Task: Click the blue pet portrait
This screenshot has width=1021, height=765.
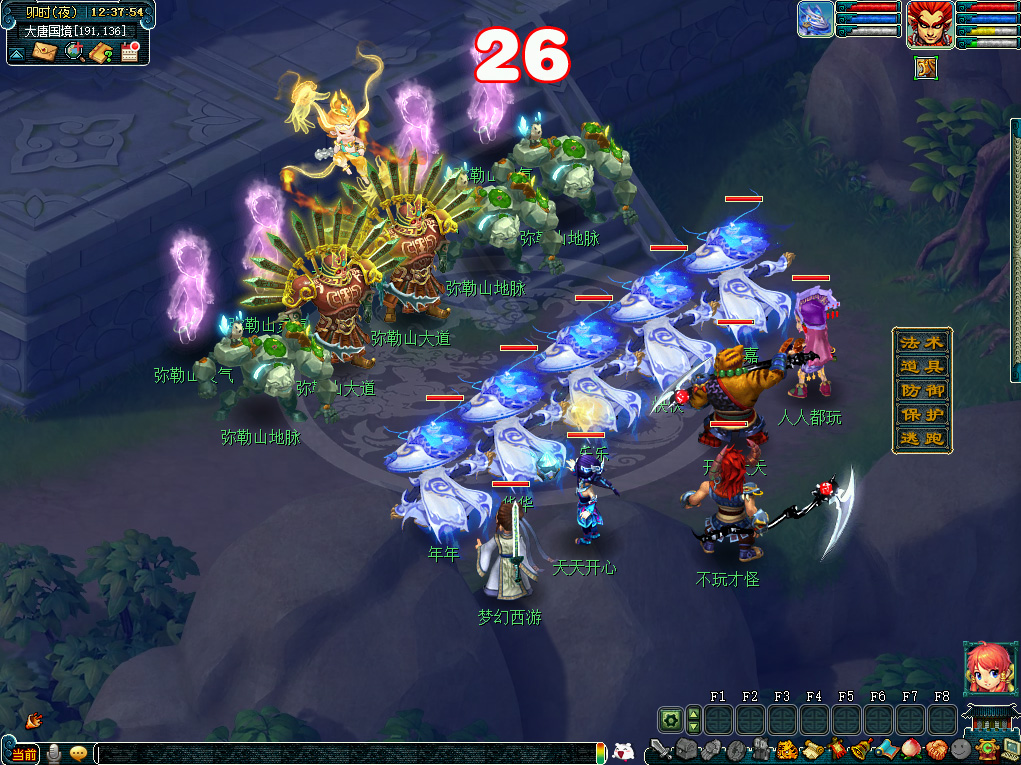Action: pyautogui.click(x=815, y=20)
